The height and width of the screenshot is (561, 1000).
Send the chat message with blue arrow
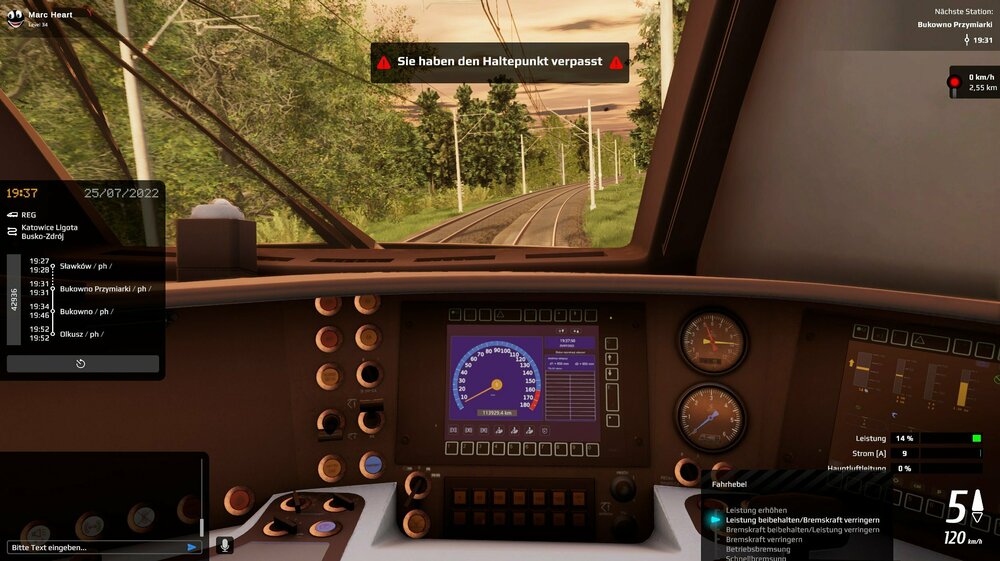(192, 547)
